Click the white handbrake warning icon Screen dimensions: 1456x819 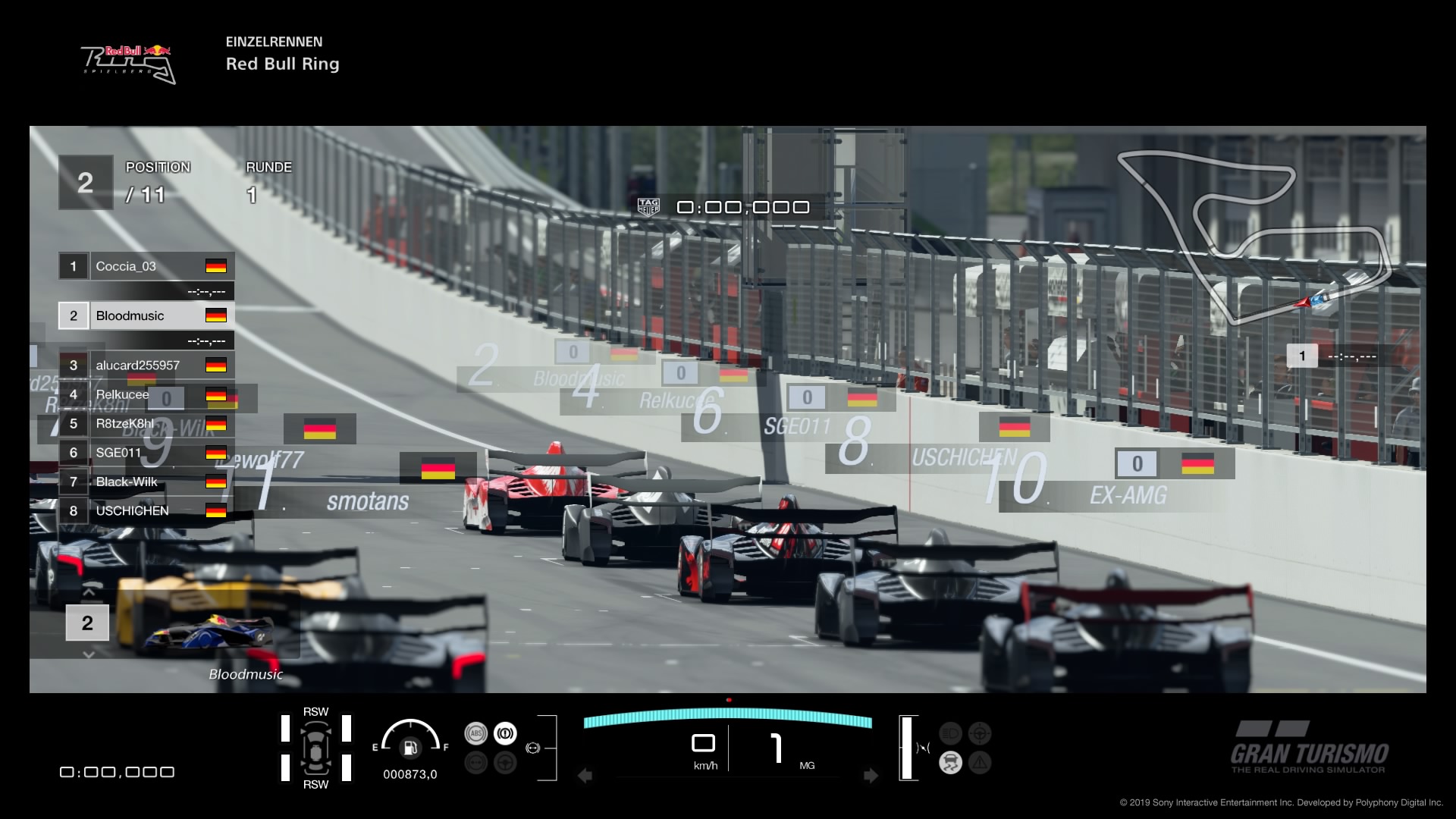504,733
